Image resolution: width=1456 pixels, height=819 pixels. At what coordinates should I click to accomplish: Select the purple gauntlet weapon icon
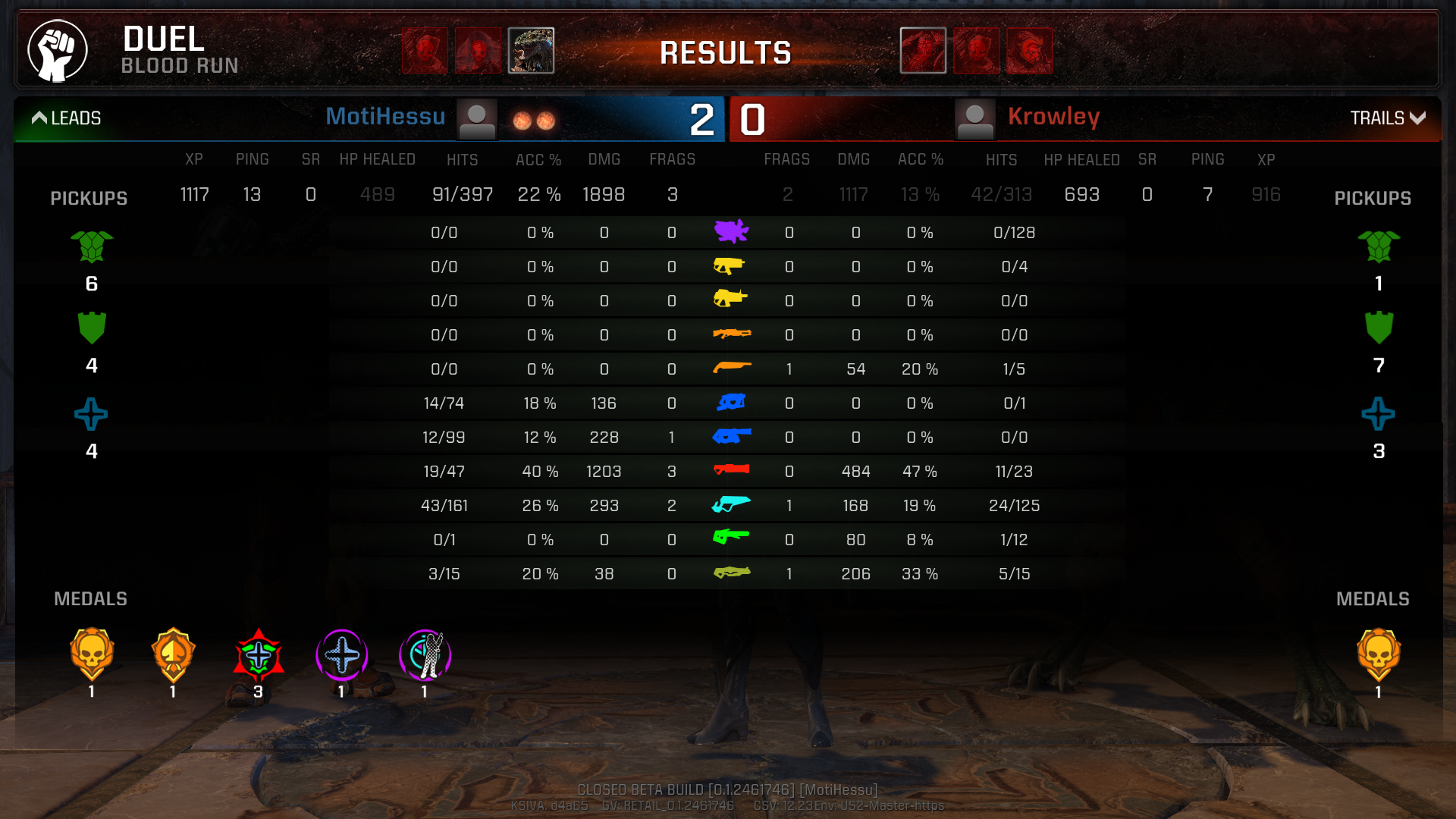tap(731, 231)
